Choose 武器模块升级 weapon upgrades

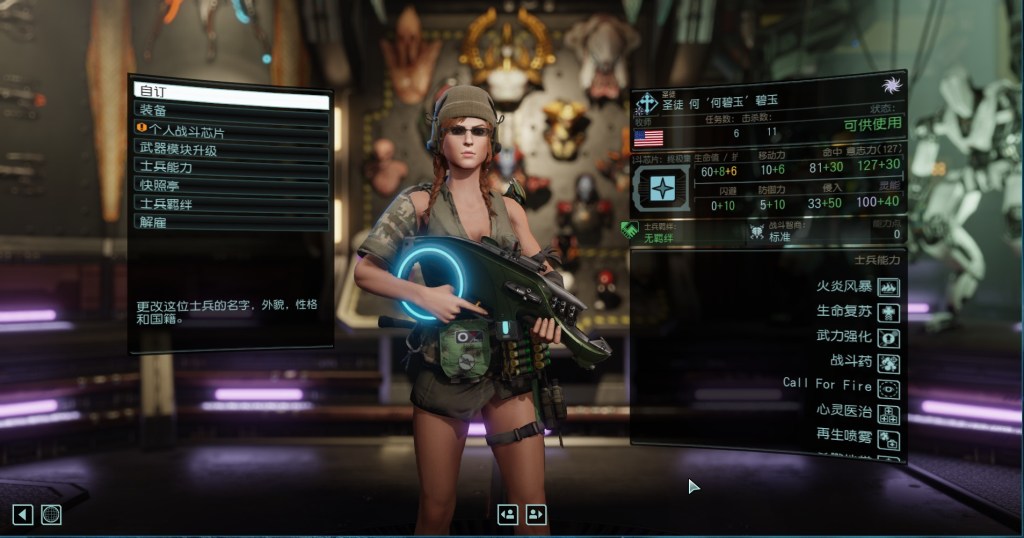pyautogui.click(x=231, y=149)
